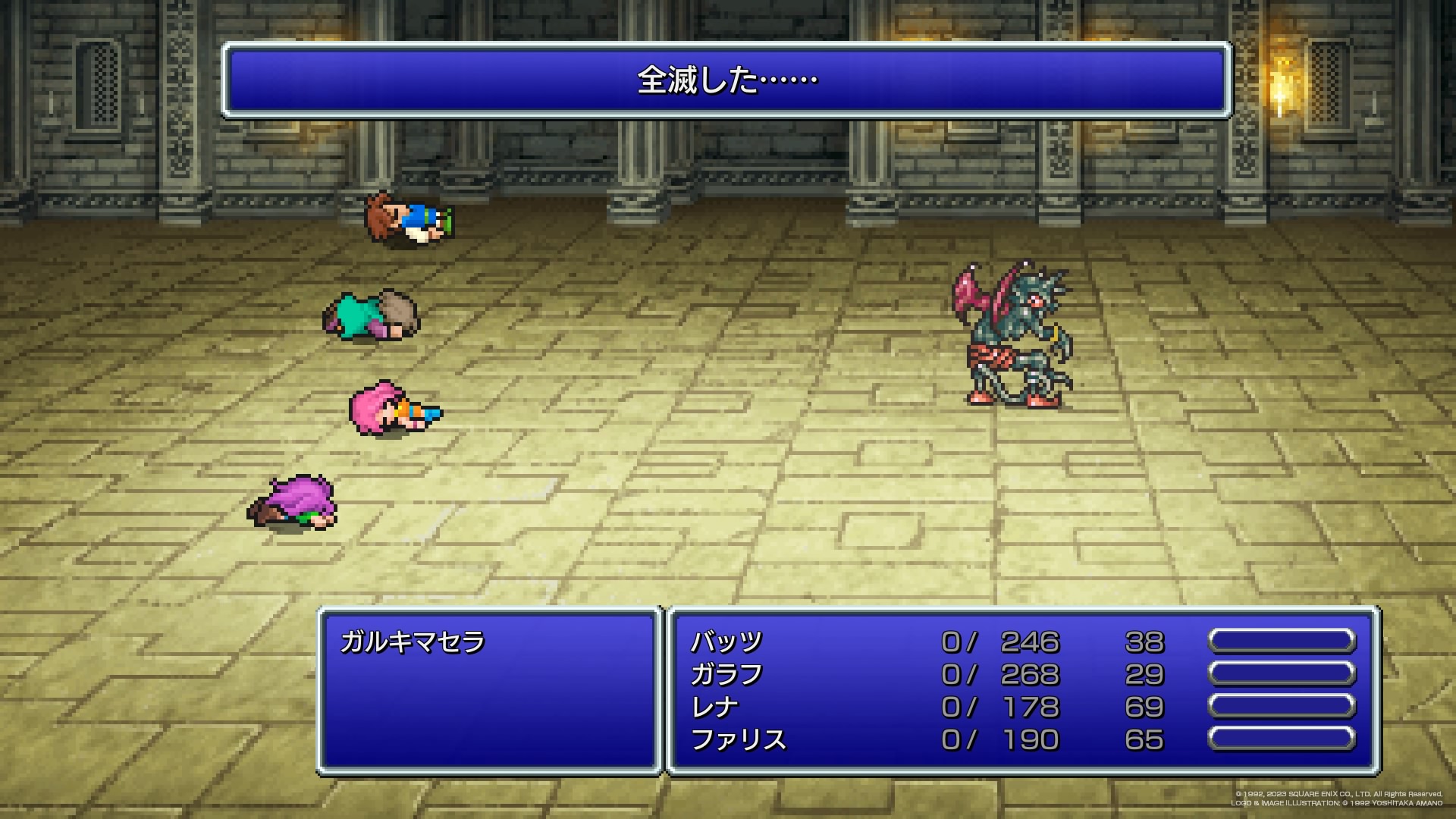Select the enemy name ガルキマセラ
This screenshot has width=1456, height=819.
[413, 642]
